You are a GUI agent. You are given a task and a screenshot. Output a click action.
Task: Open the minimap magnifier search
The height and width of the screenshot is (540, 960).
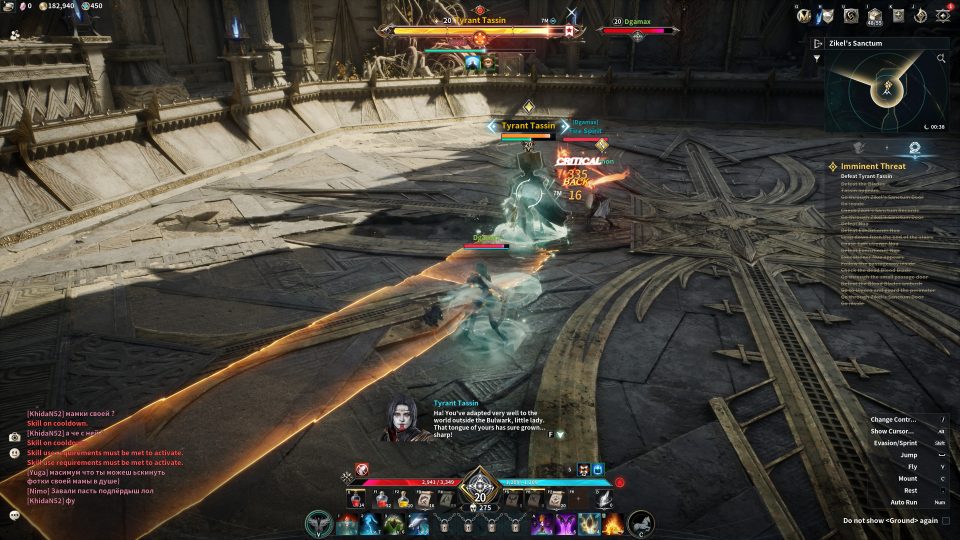941,59
